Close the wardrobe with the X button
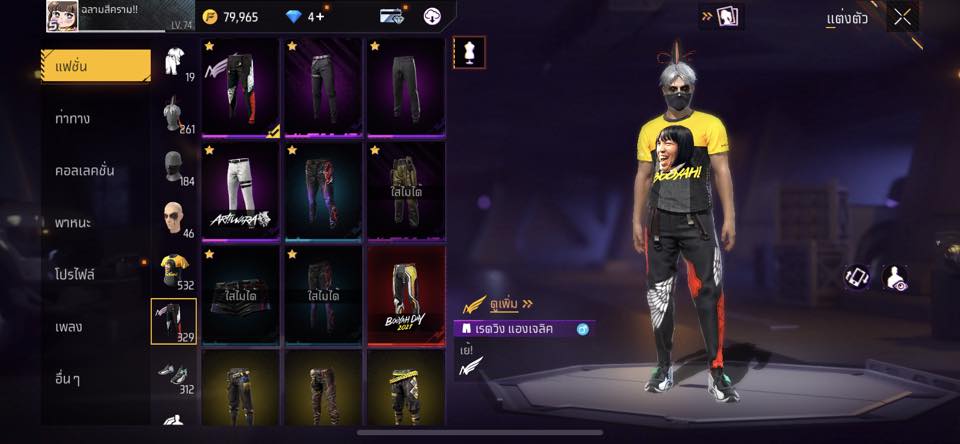960x444 pixels. pyautogui.click(x=902, y=17)
